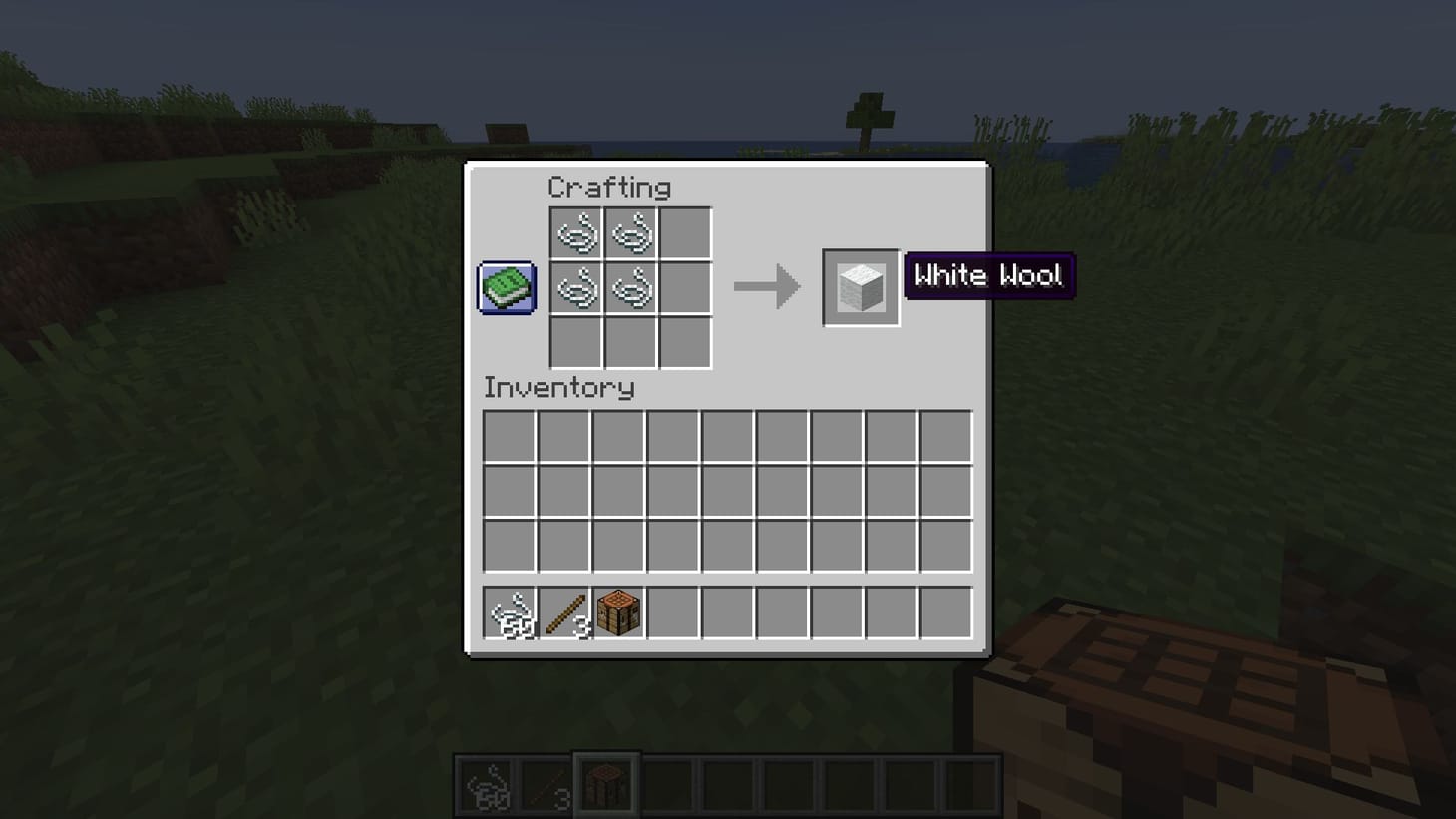
Task: Select the string stack in the hotbar
Action: 511,613
